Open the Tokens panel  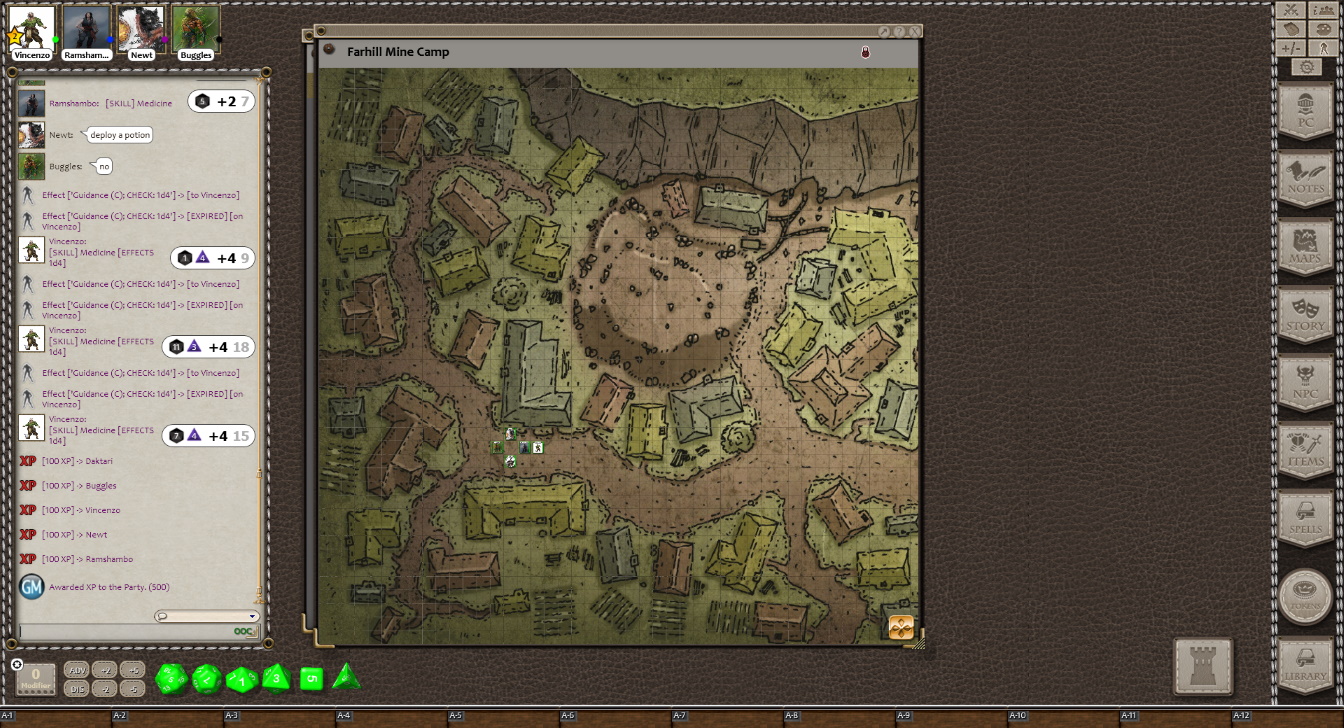click(x=1305, y=597)
